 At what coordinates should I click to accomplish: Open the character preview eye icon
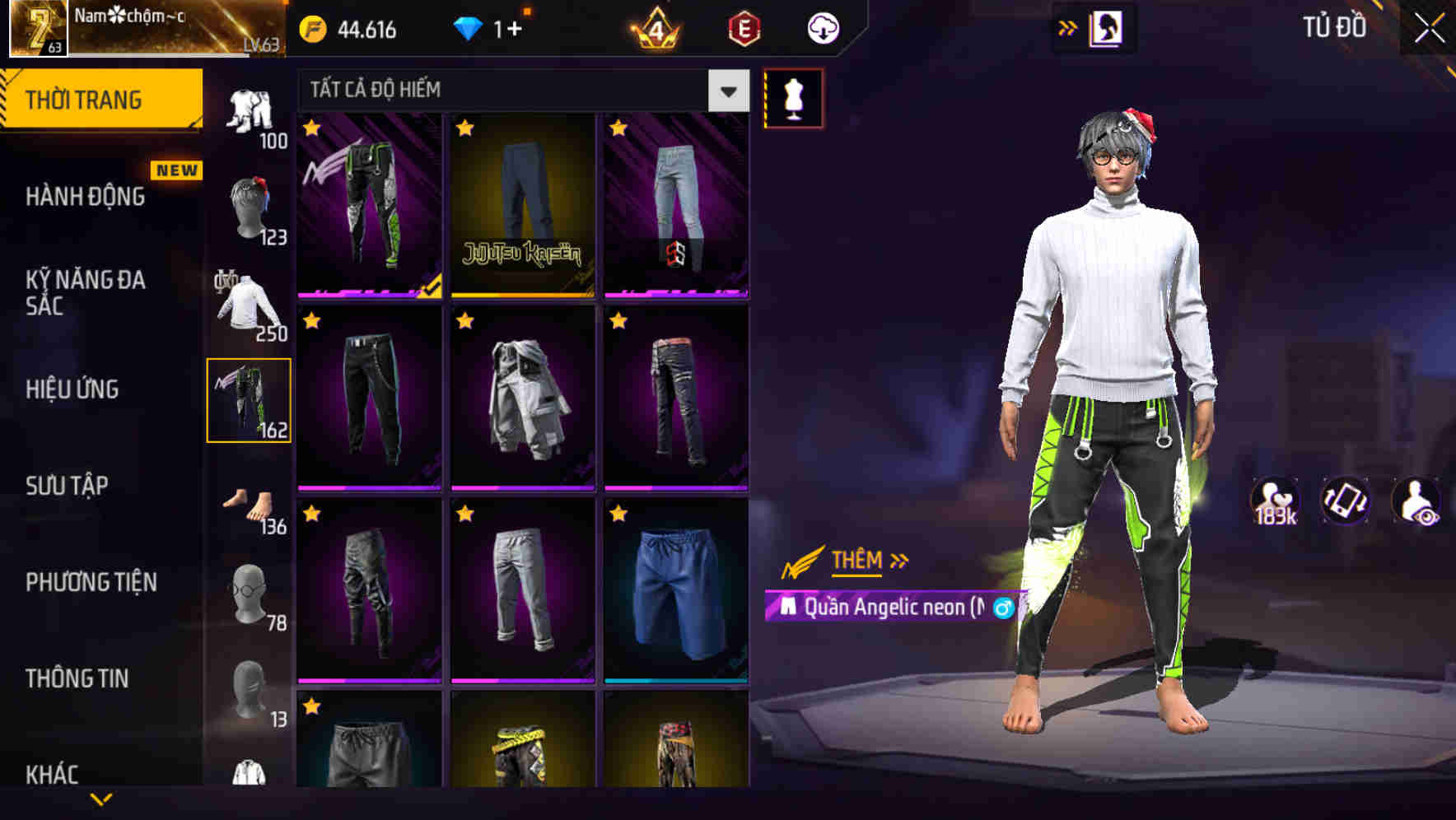coord(1416,500)
